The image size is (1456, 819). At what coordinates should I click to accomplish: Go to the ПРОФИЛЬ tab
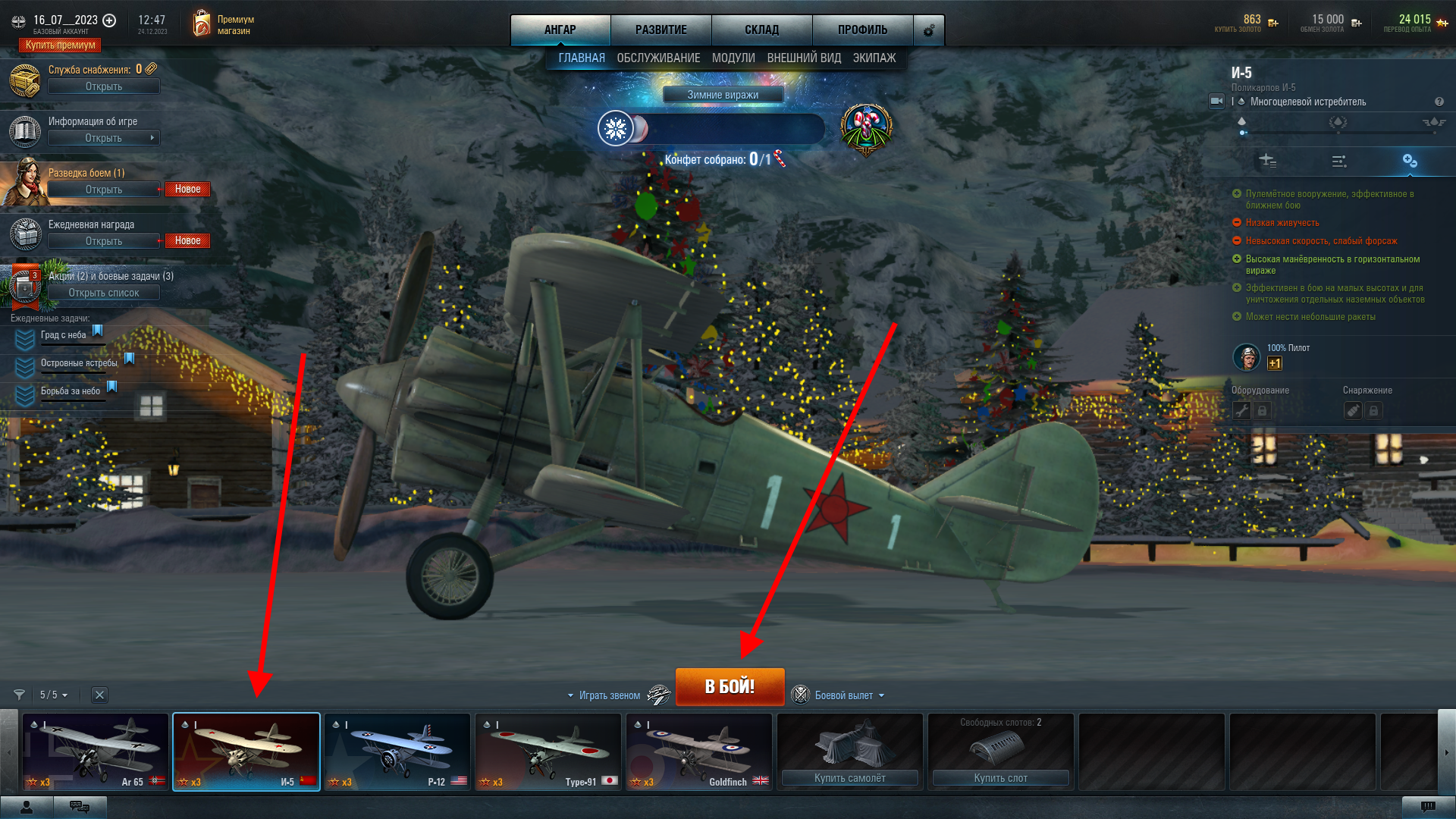click(862, 30)
